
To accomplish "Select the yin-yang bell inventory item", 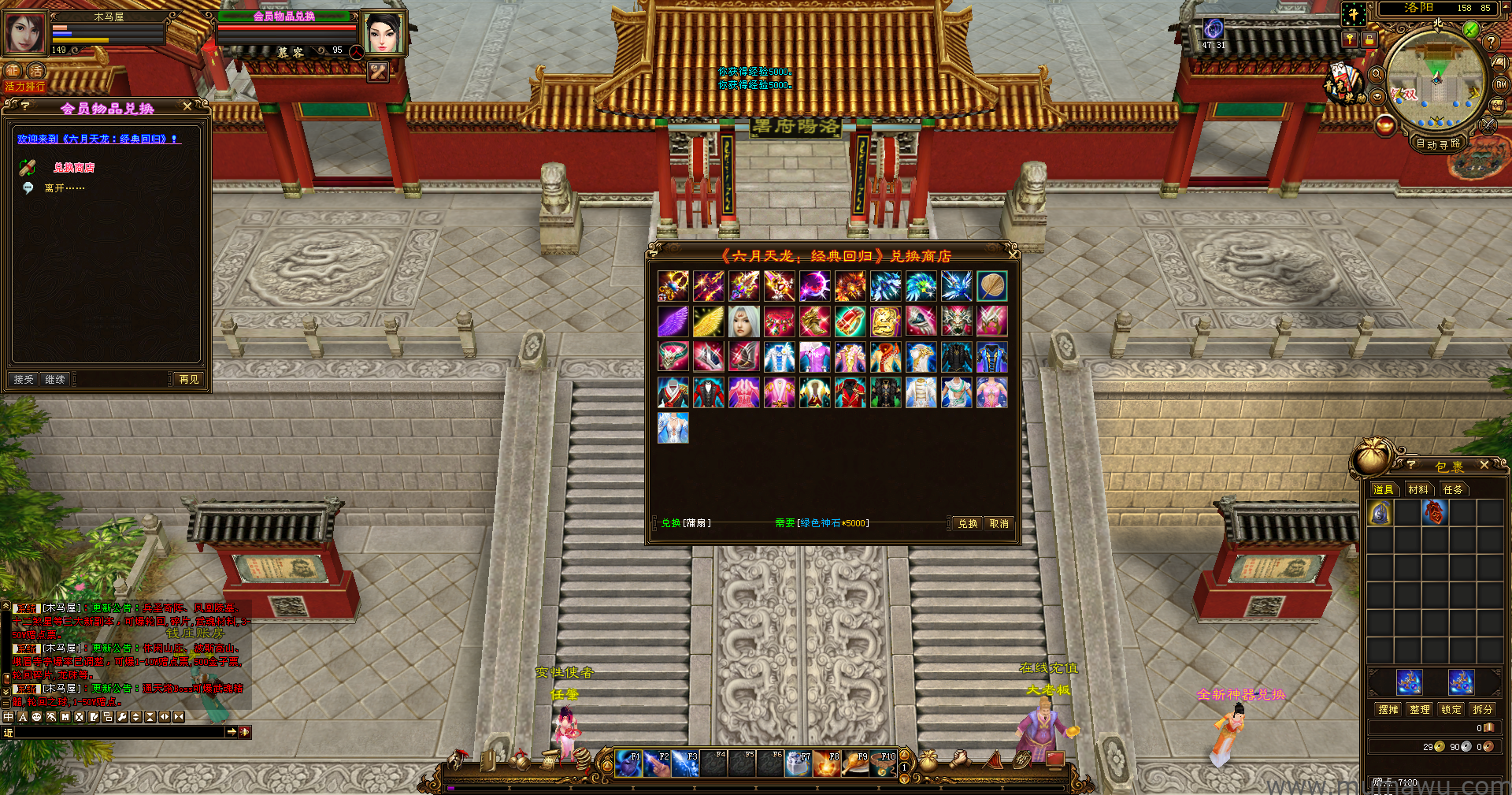I will click(x=1380, y=514).
